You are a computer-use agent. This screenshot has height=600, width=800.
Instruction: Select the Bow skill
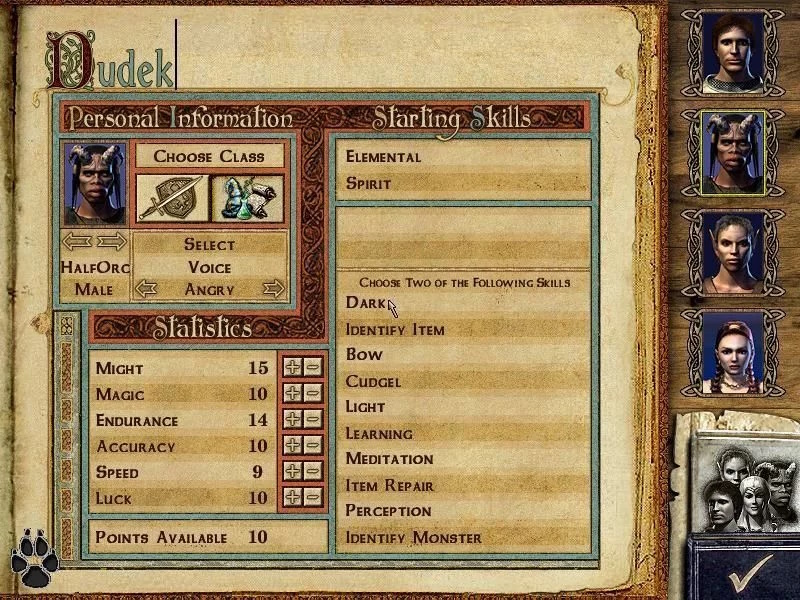pyautogui.click(x=364, y=355)
